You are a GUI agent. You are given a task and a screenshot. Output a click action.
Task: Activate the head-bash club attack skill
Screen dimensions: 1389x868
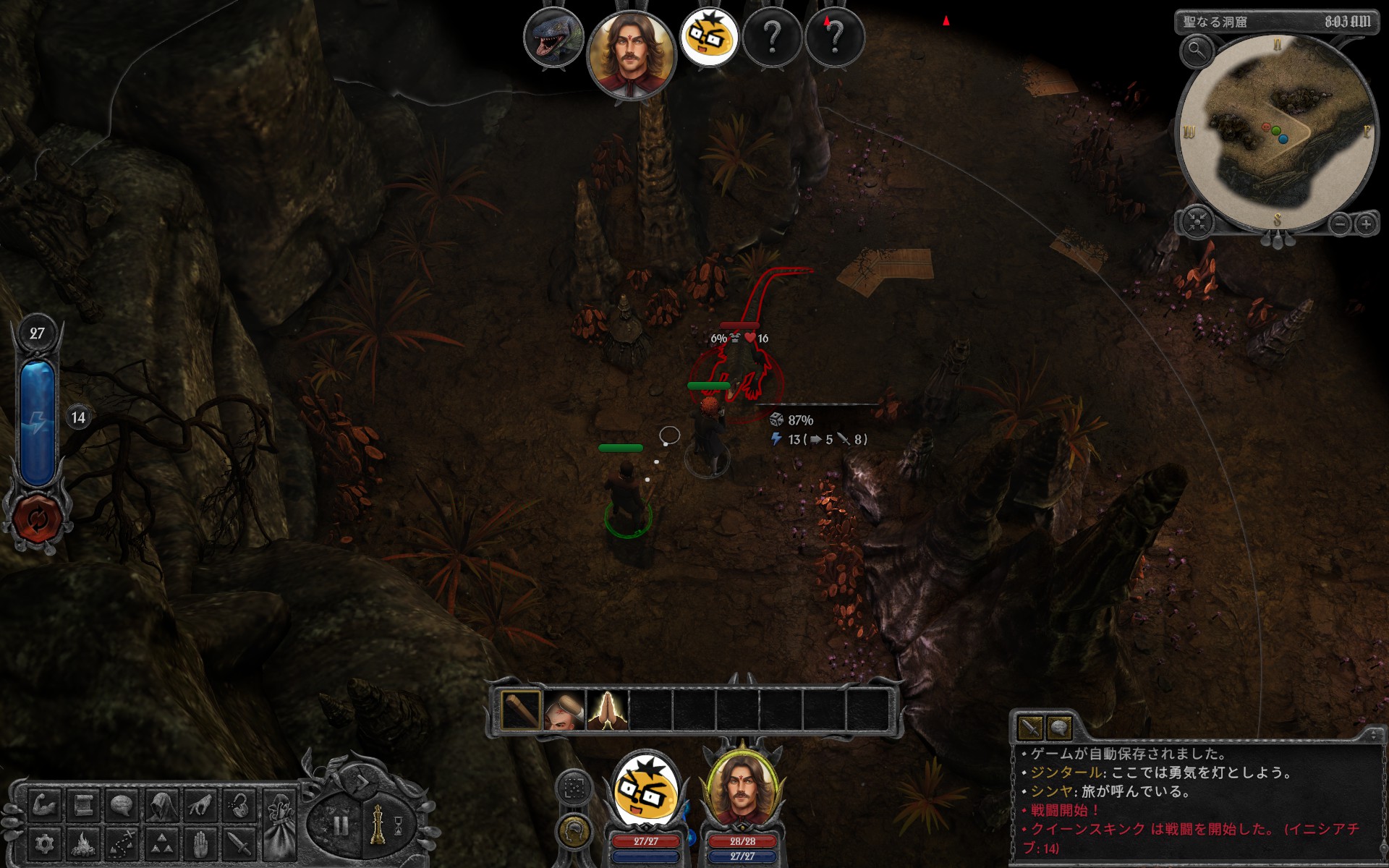pyautogui.click(x=564, y=710)
